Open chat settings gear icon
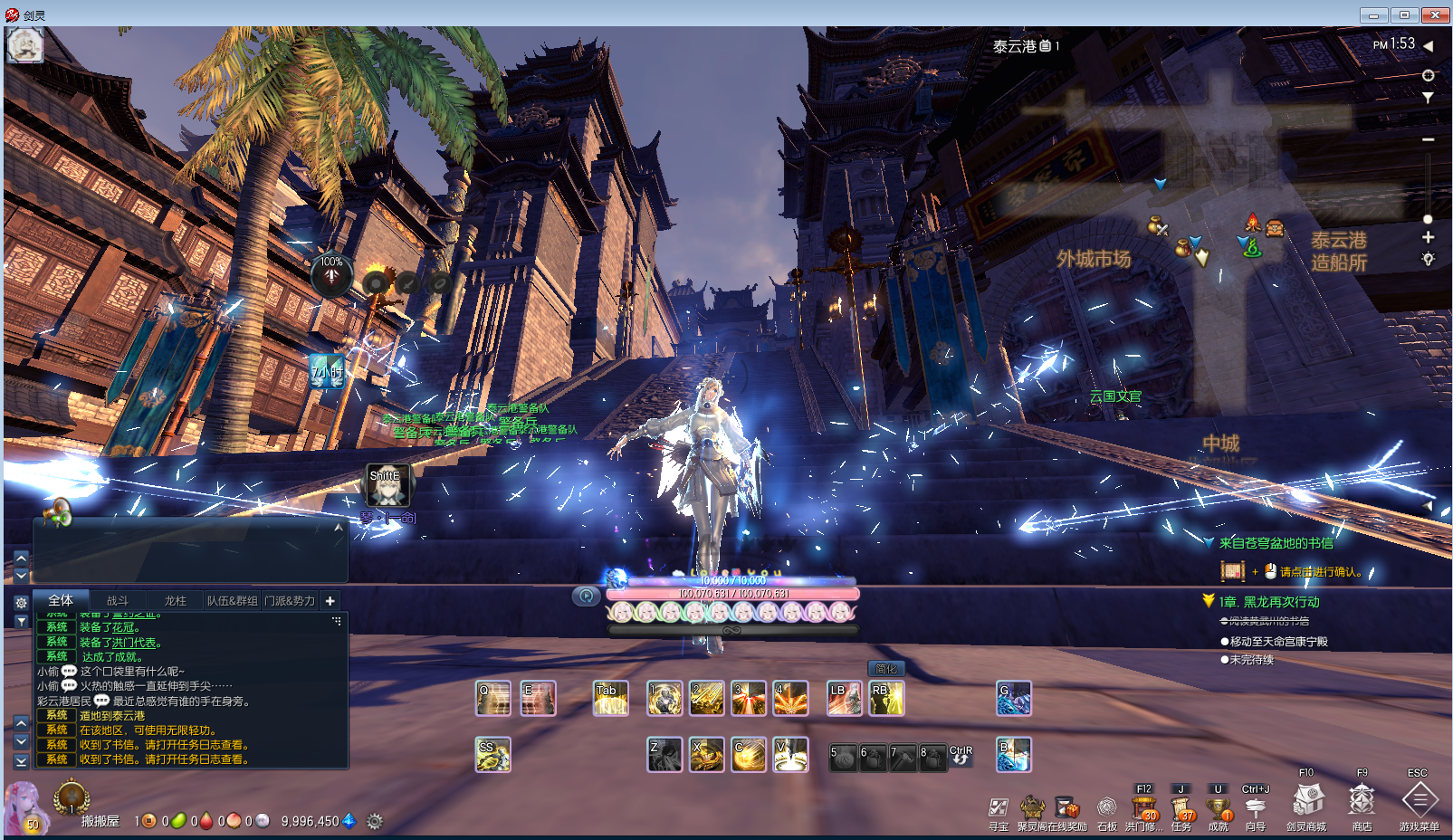 22,603
